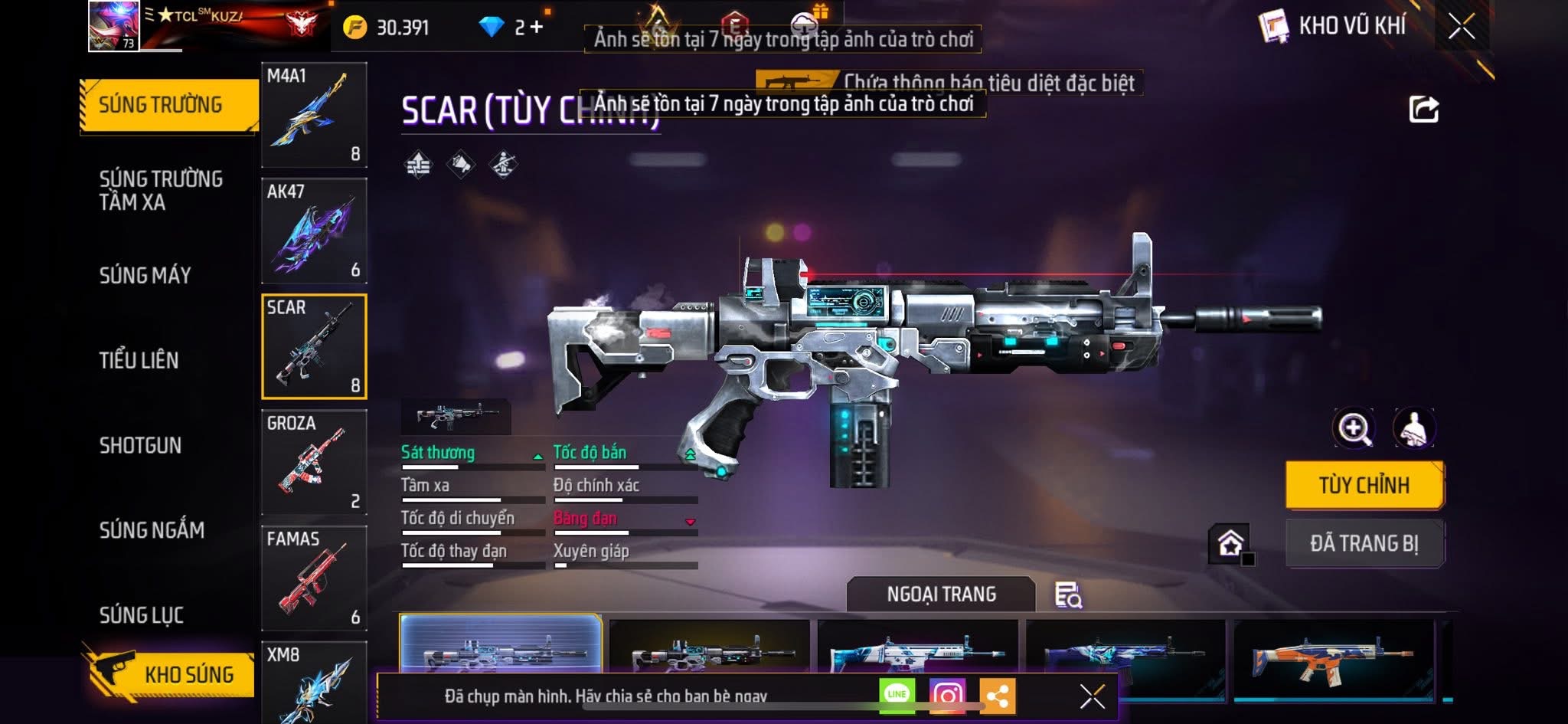Share the screenshot to Instagram
The height and width of the screenshot is (724, 1568).
pyautogui.click(x=947, y=696)
